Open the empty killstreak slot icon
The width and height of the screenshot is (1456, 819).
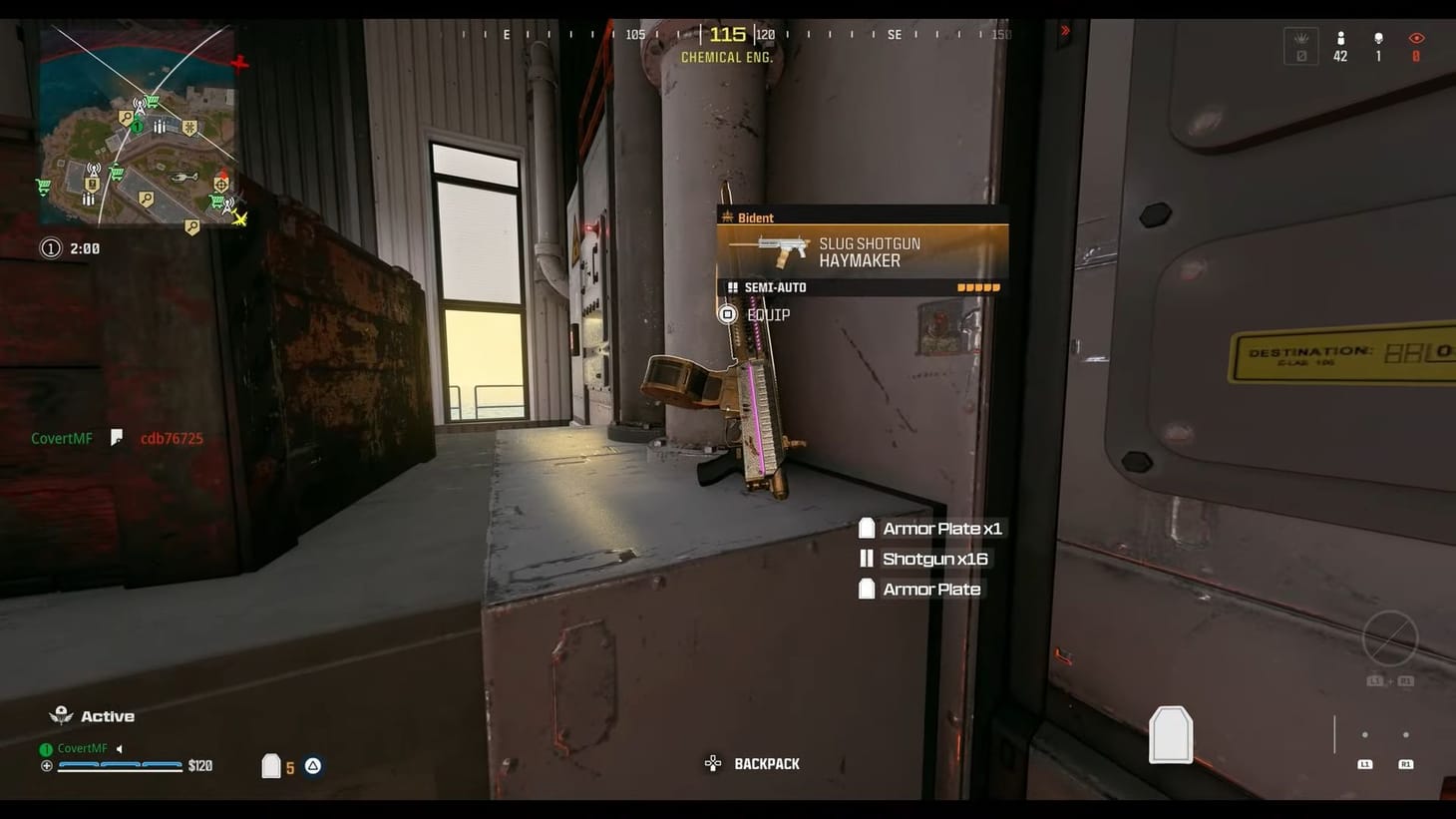[1300, 45]
